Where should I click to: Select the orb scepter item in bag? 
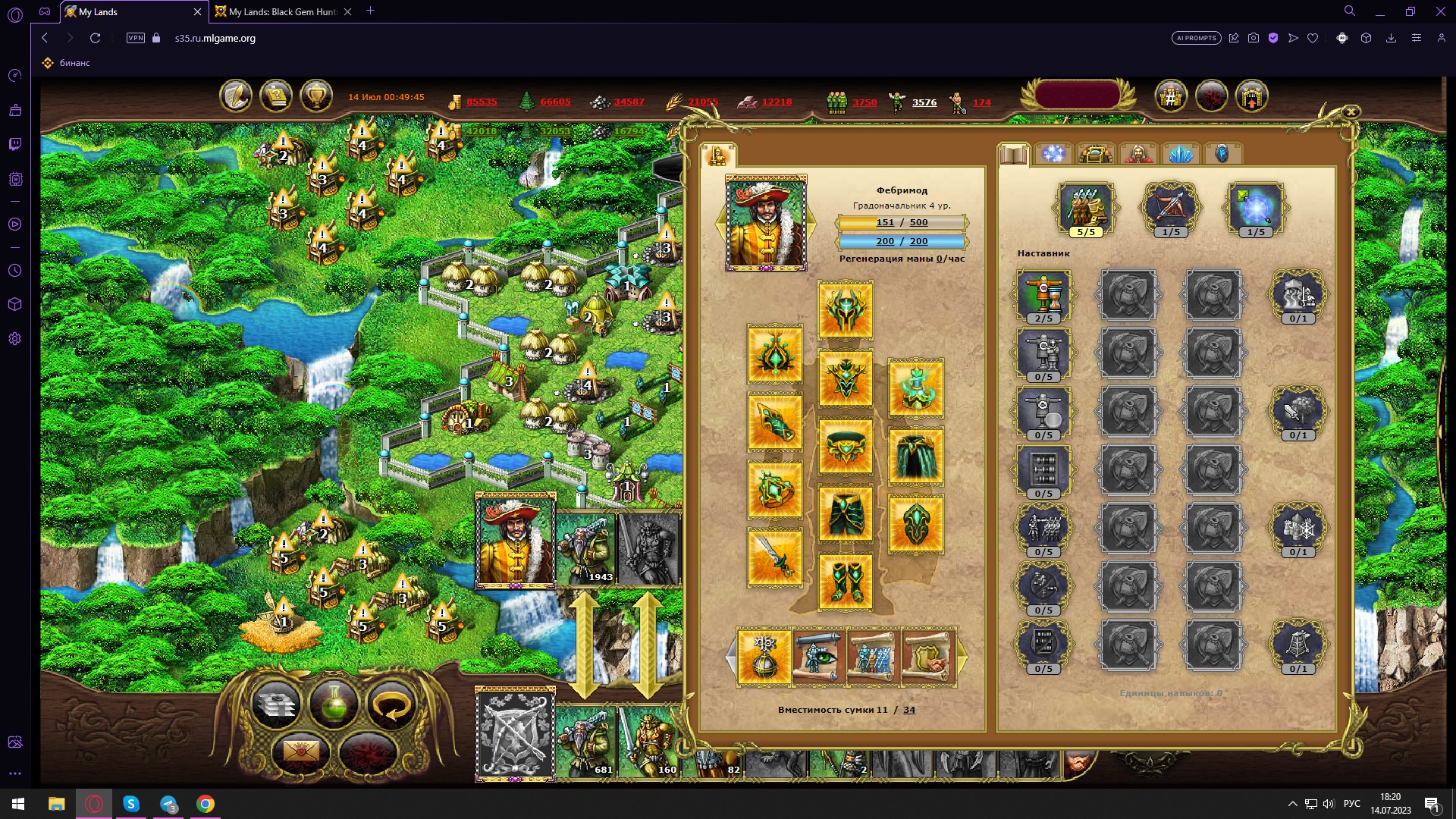pos(764,657)
